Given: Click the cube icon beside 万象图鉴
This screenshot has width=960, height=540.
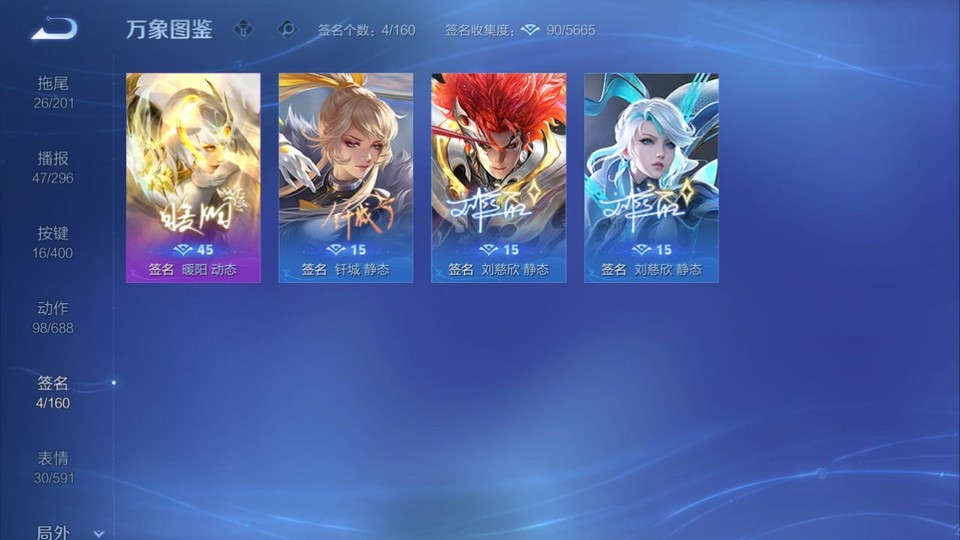Looking at the screenshot, I should (x=243, y=30).
